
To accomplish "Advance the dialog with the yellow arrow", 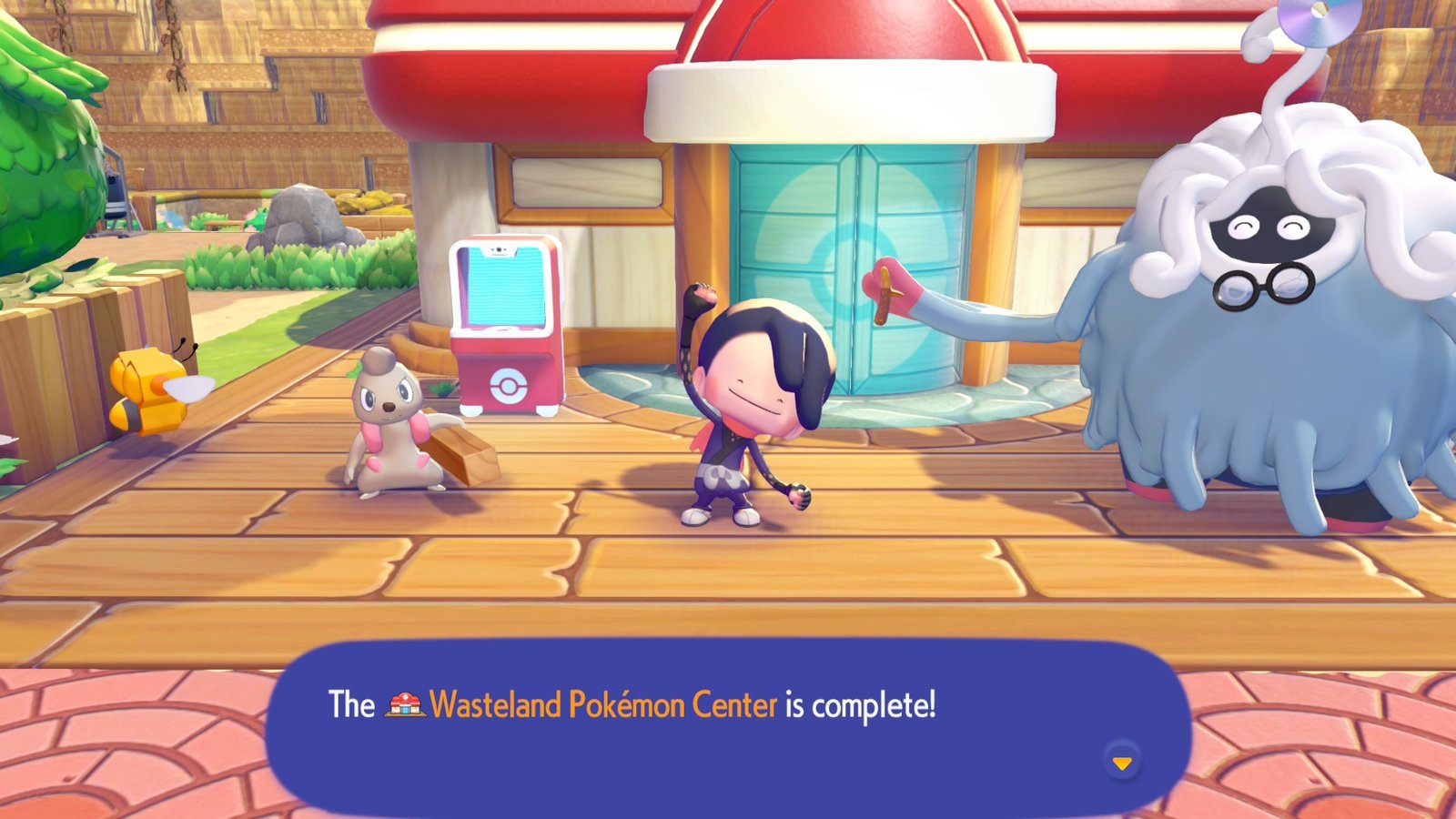I will click(x=1122, y=764).
